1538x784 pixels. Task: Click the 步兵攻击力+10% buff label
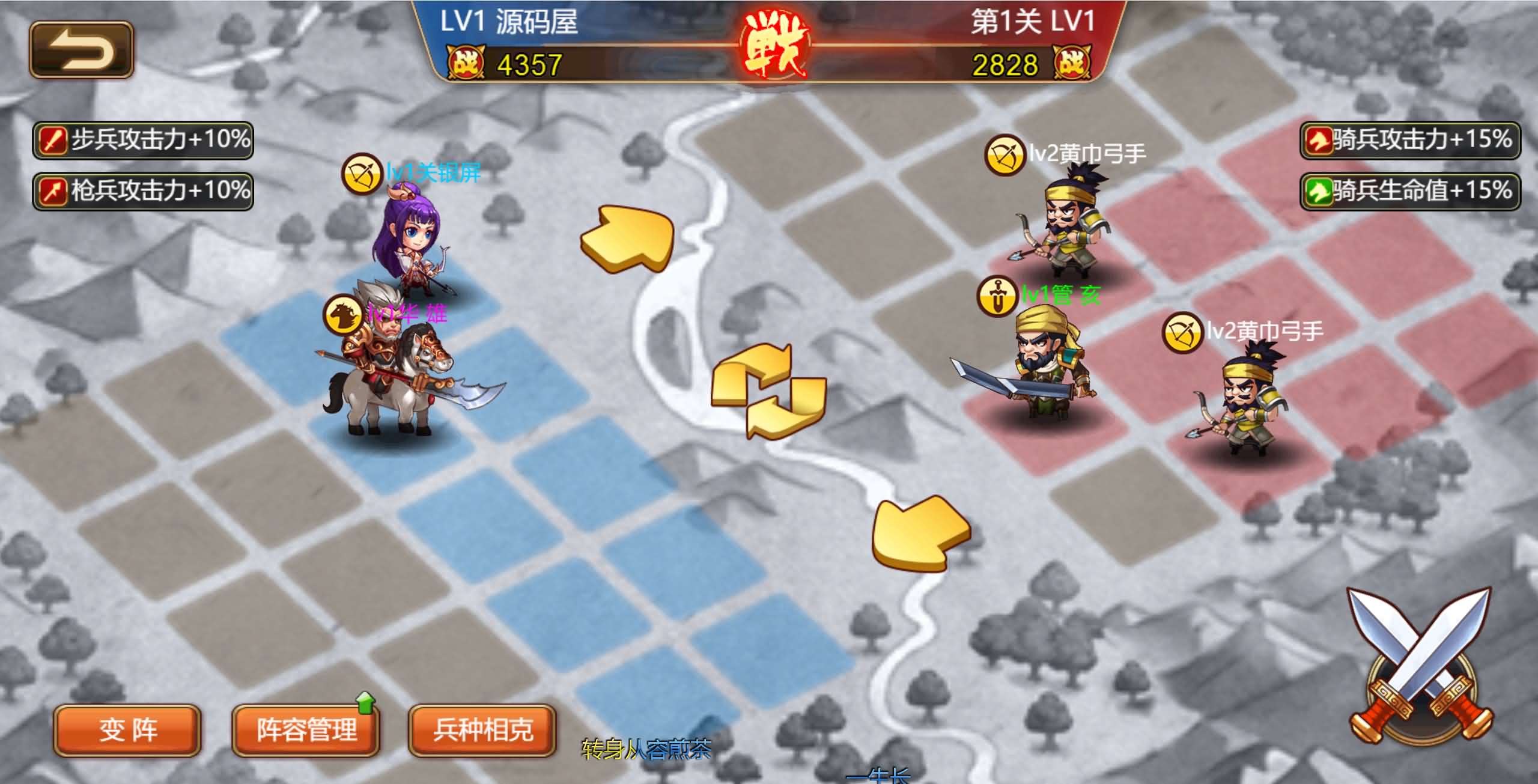pyautogui.click(x=142, y=139)
